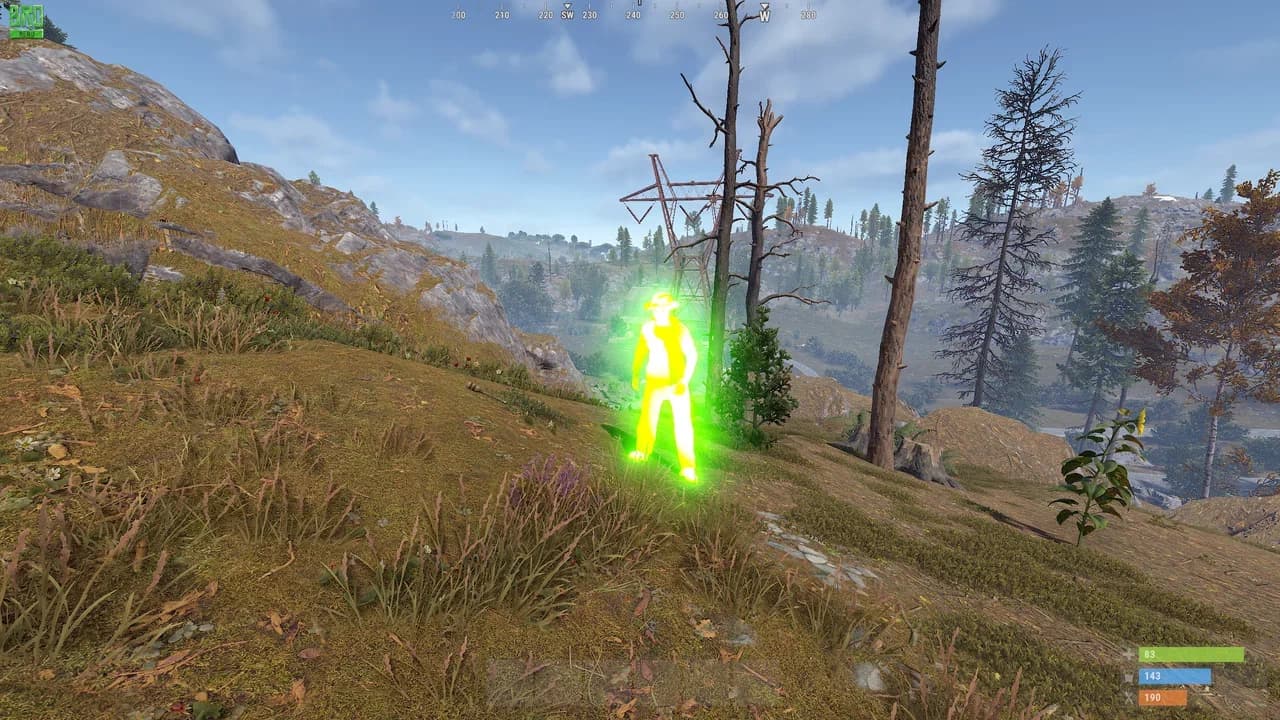Click the calories X icon
1280x720 pixels.
tap(1127, 697)
